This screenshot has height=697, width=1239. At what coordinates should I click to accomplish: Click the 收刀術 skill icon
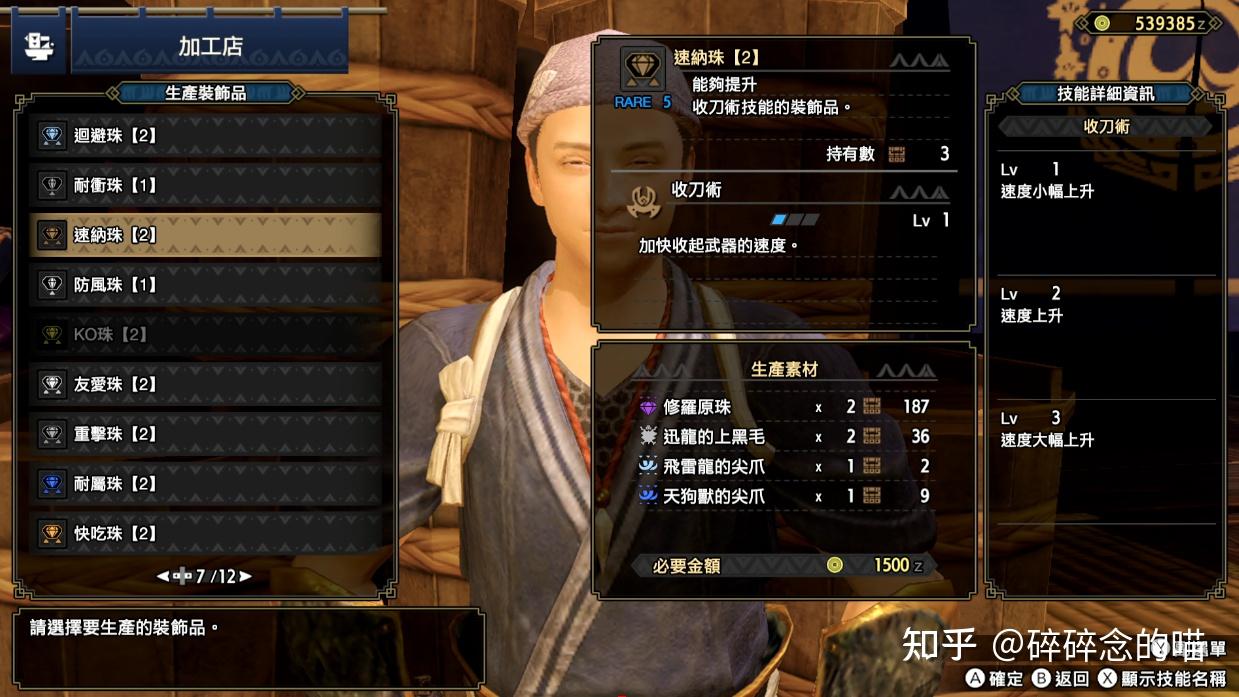[643, 200]
